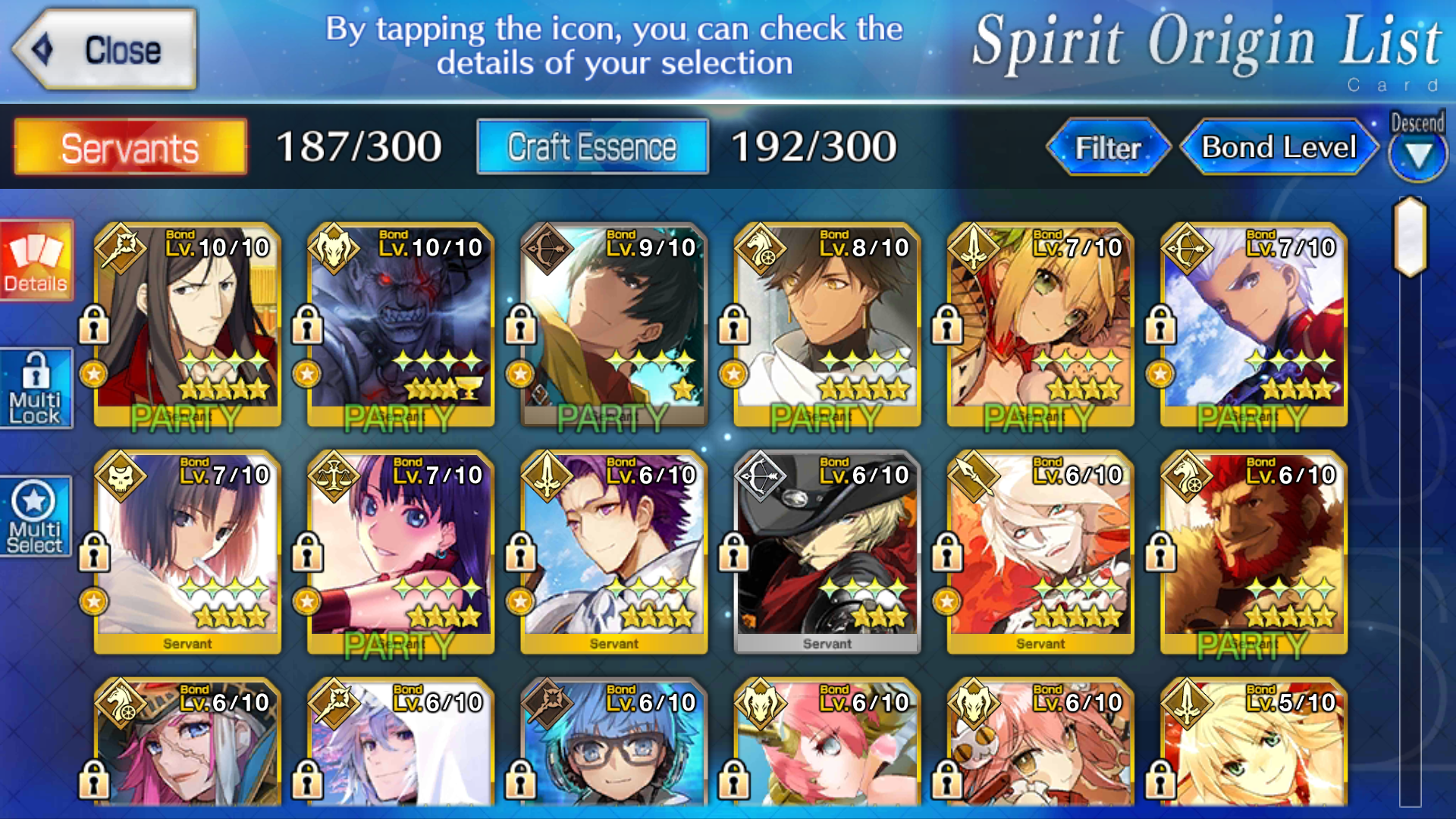This screenshot has height=819, width=1456.
Task: Open the Filter options
Action: [1108, 147]
